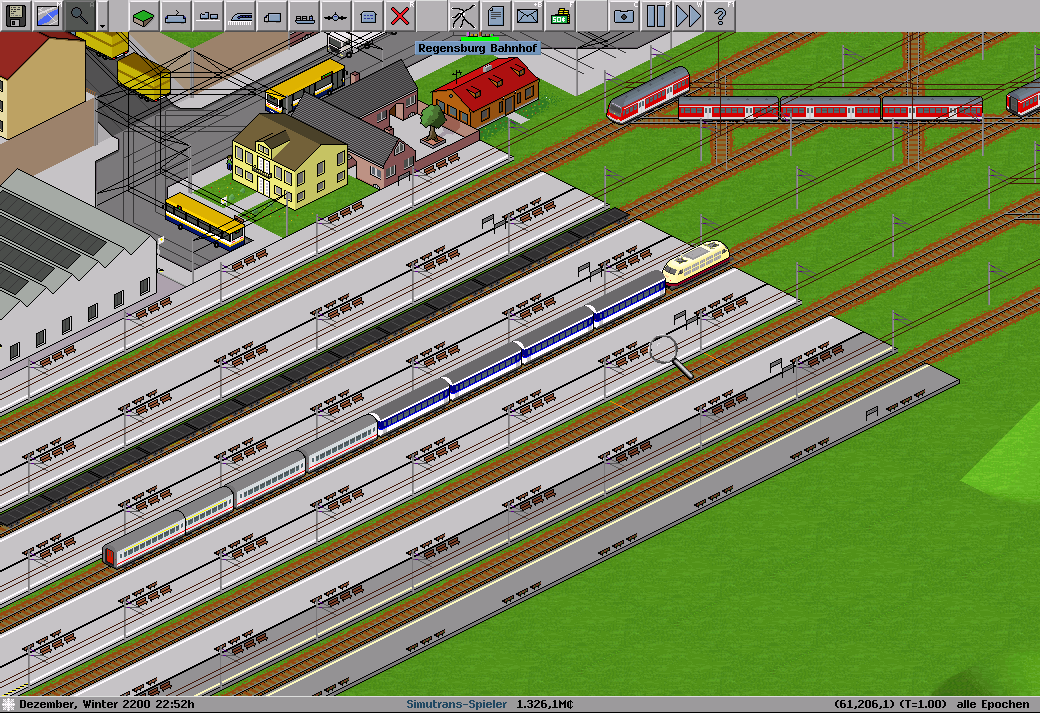
Task: Open the save/load floppy disk menu
Action: [16, 15]
